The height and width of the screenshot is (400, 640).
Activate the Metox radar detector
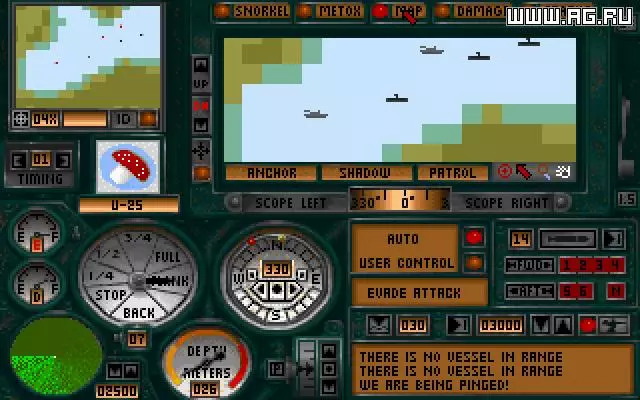(x=331, y=11)
